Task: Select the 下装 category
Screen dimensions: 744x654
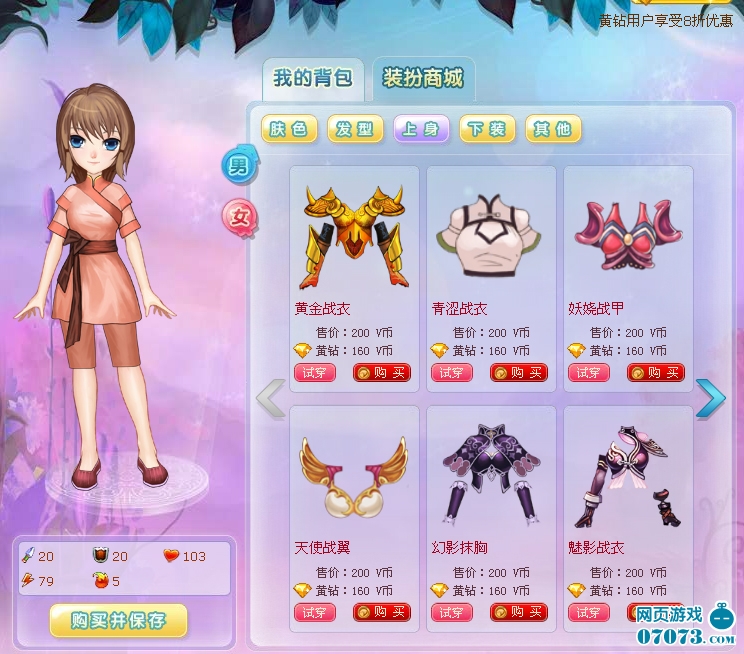Action: [x=487, y=129]
